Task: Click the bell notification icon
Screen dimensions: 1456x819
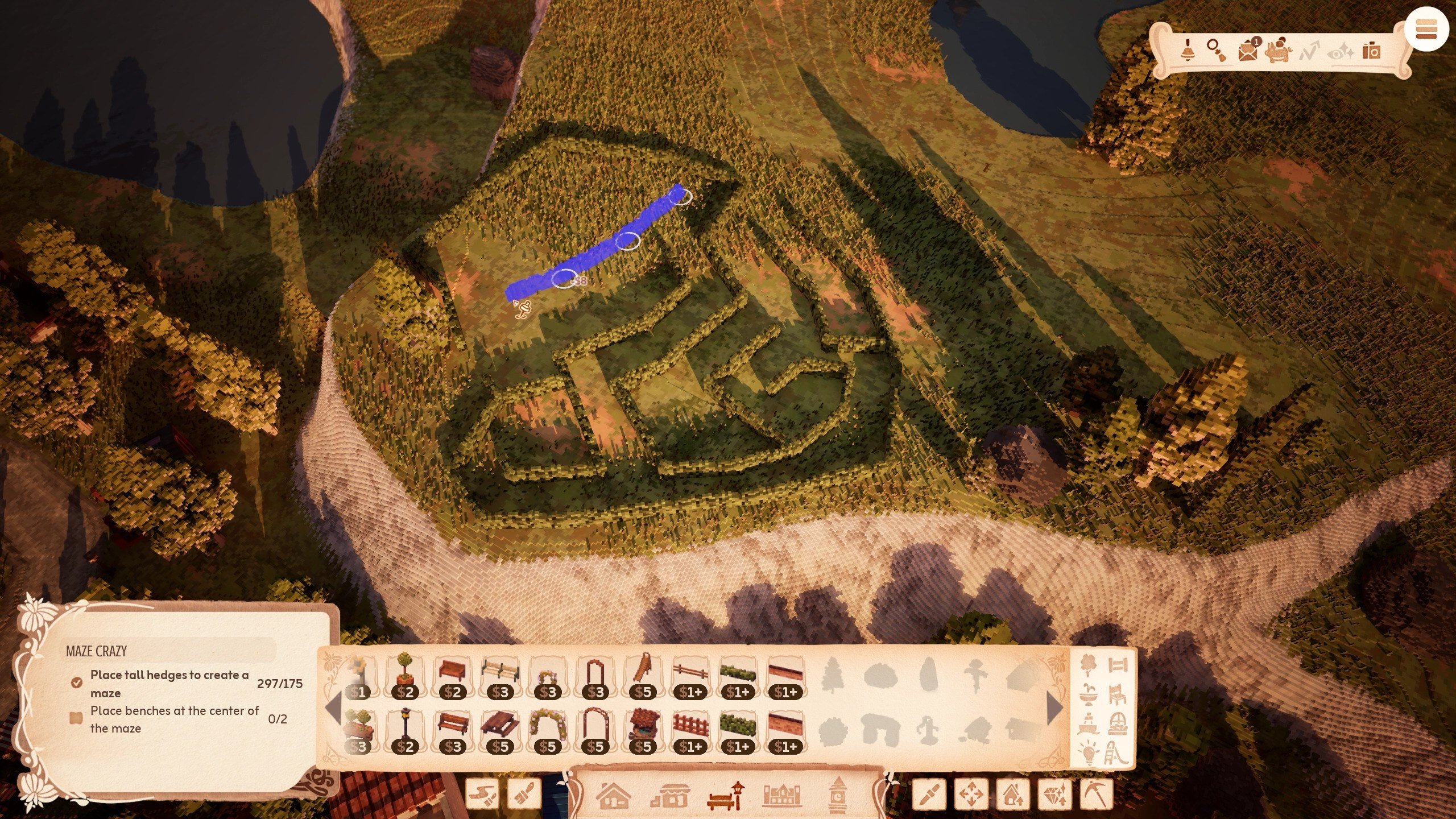Action: pyautogui.click(x=1188, y=50)
